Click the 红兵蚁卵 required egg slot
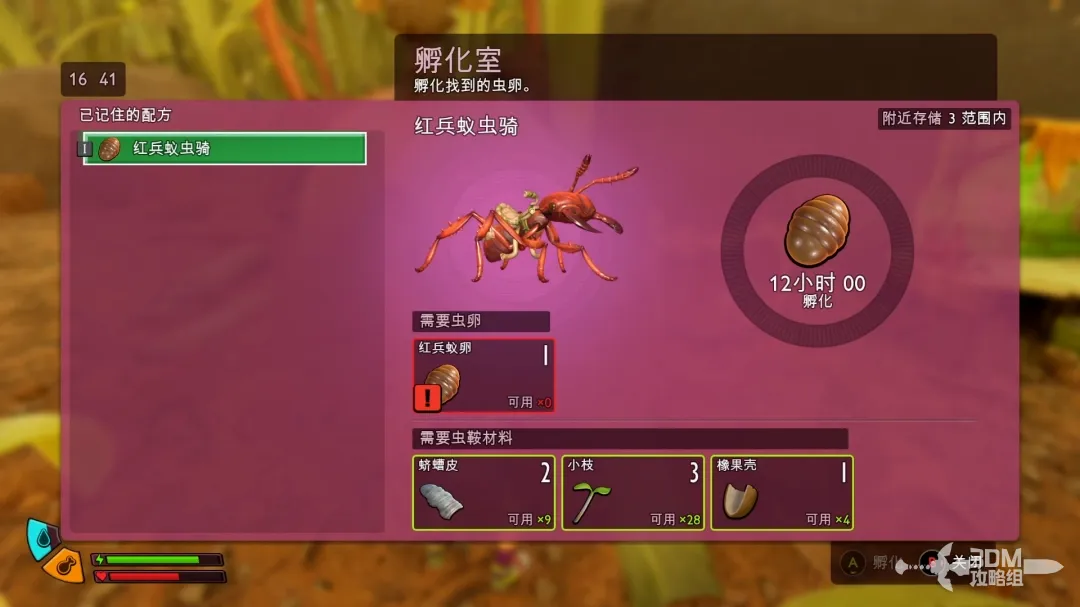The width and height of the screenshot is (1080, 607). pyautogui.click(x=484, y=376)
